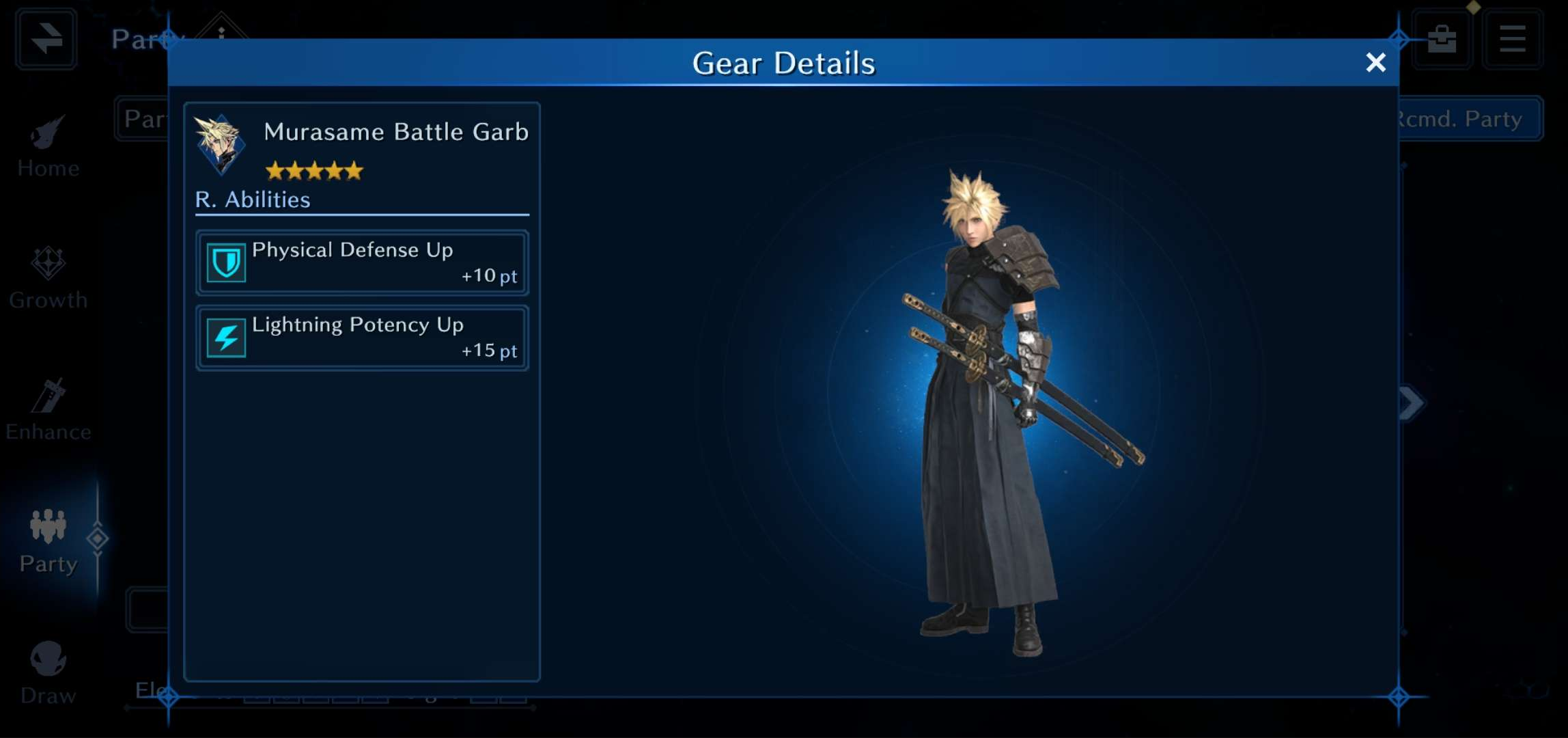1568x738 pixels.
Task: Click the lightning icon on Lightning Potency Up
Action: pyautogui.click(x=225, y=337)
